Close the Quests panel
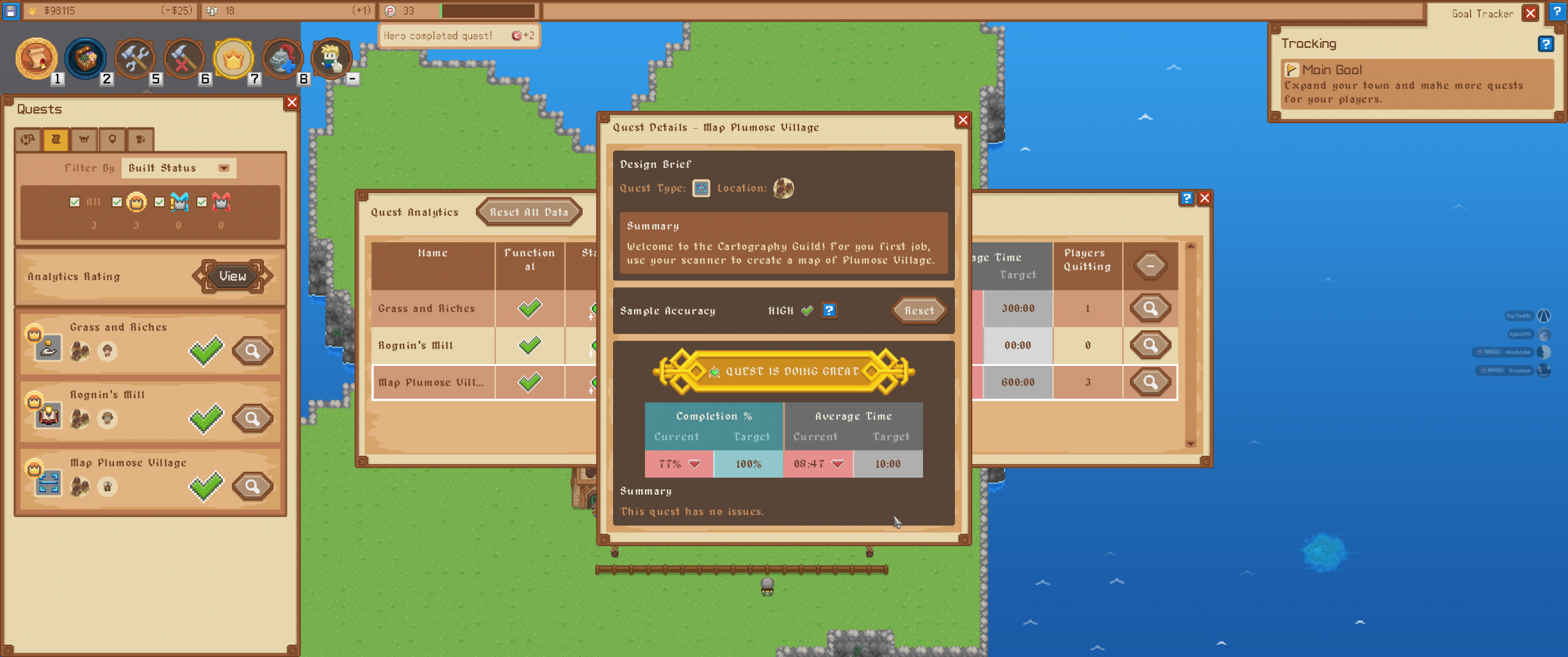This screenshot has height=657, width=1568. coord(292,102)
